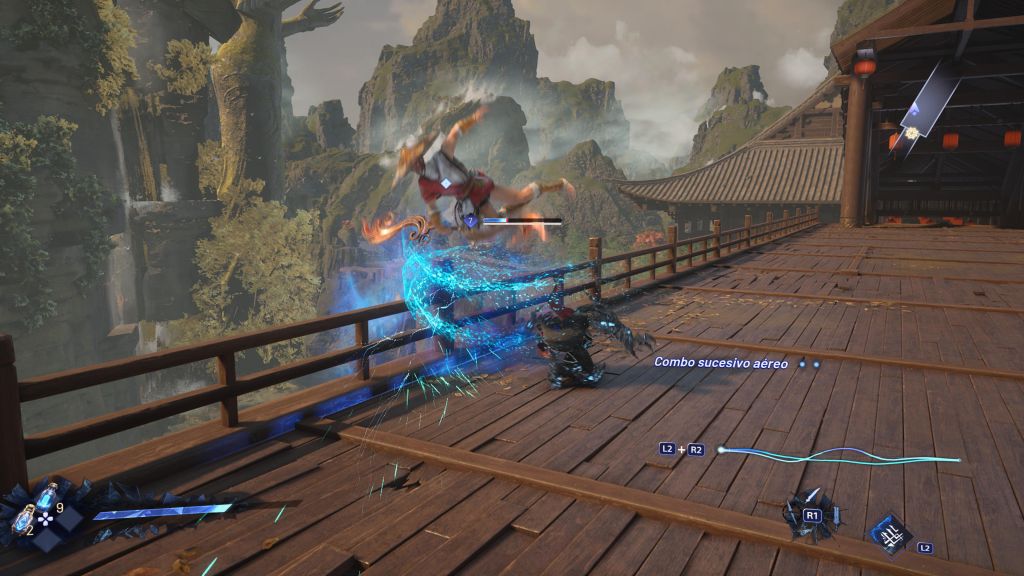Select the blue potion with count 2
This screenshot has height=576, width=1024.
[x=24, y=519]
